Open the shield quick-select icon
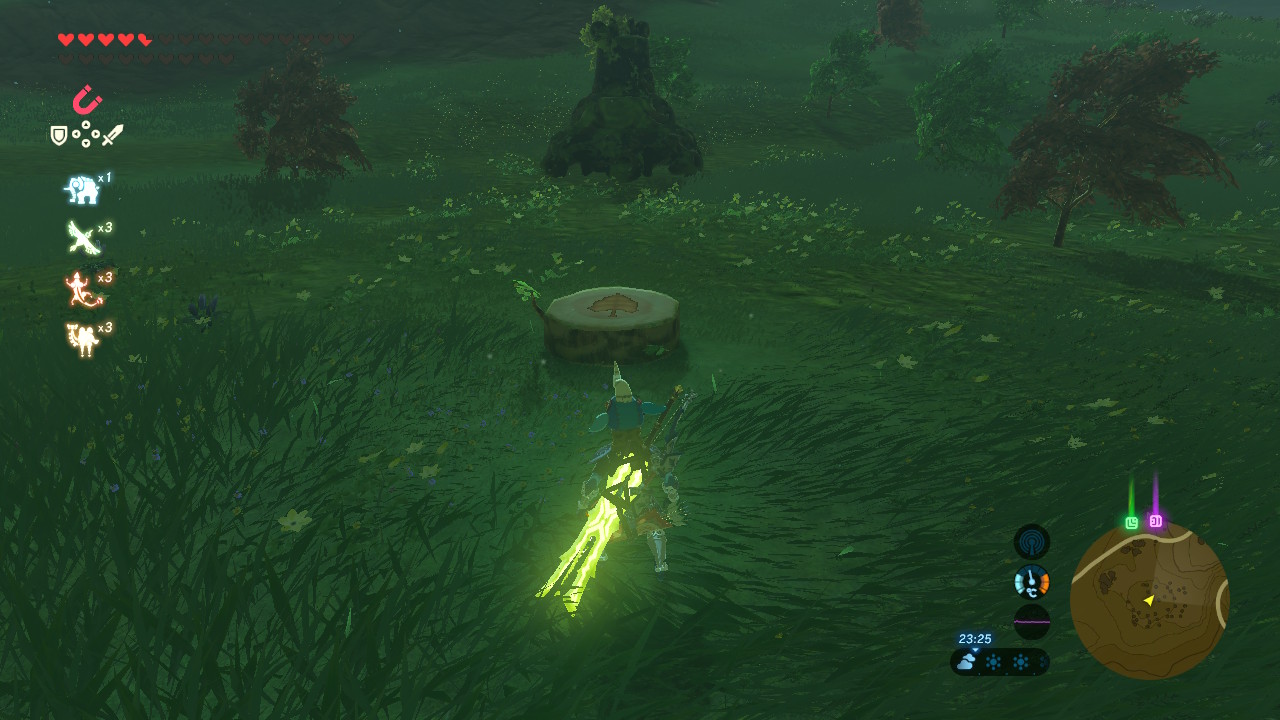Screen dimensions: 1280x720 click(x=59, y=135)
